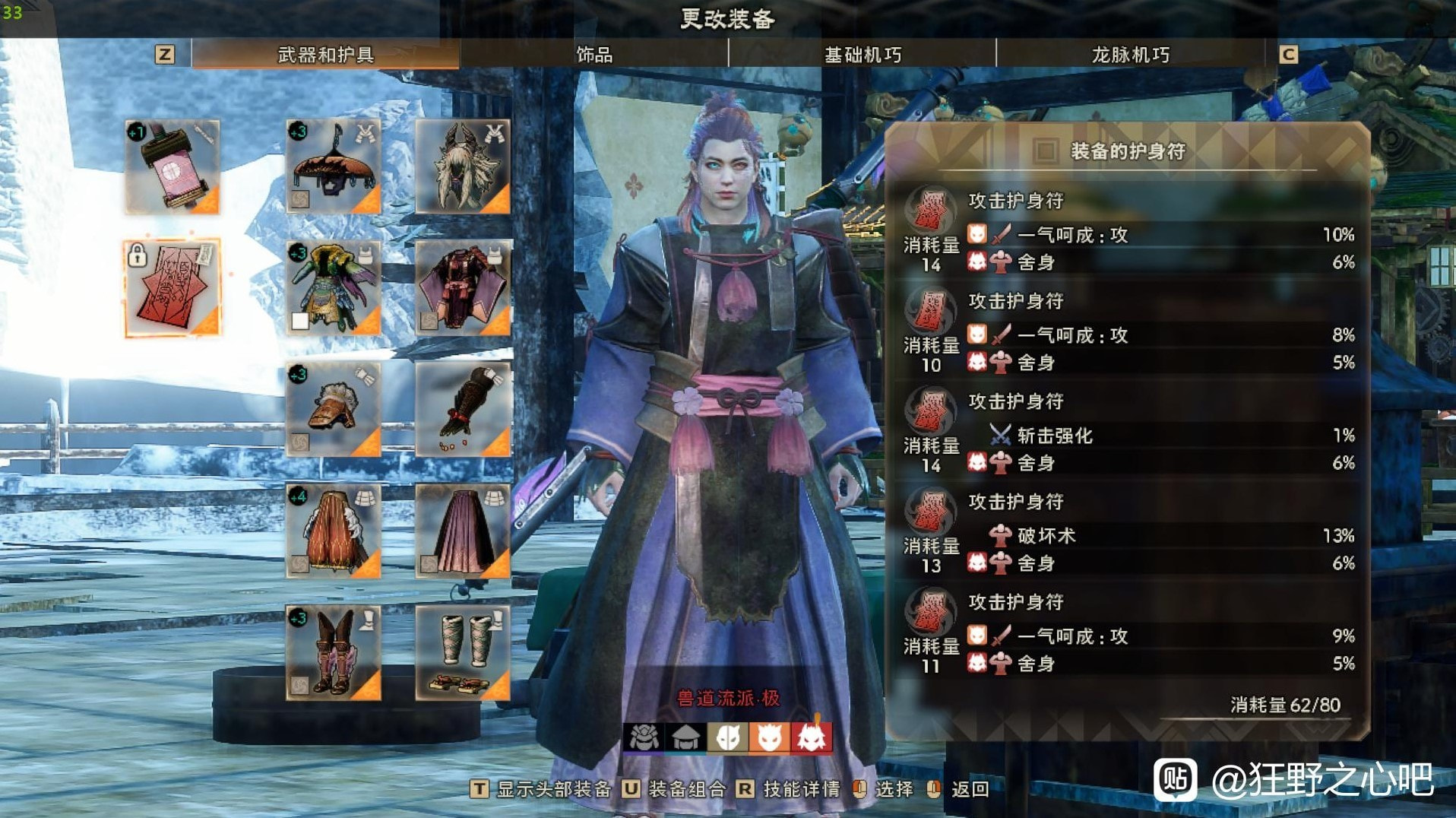
Task: Select the brown boots leg slot
Action: 334,653
